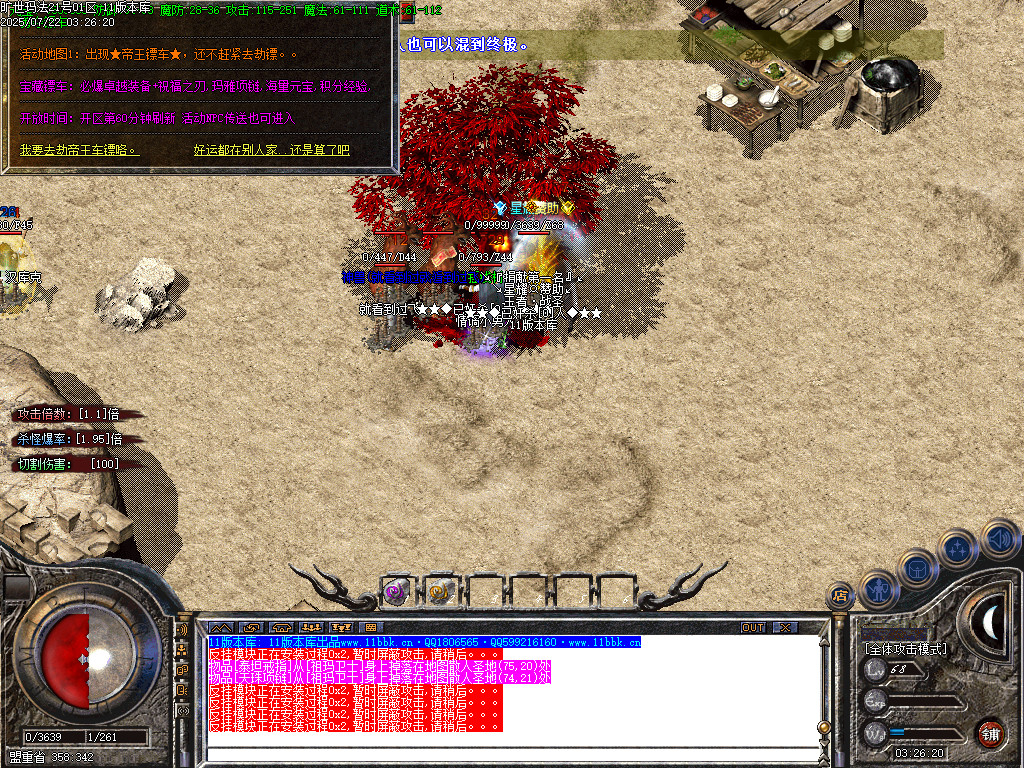
Task: Click the OUT button on chat panel
Action: pyautogui.click(x=753, y=627)
